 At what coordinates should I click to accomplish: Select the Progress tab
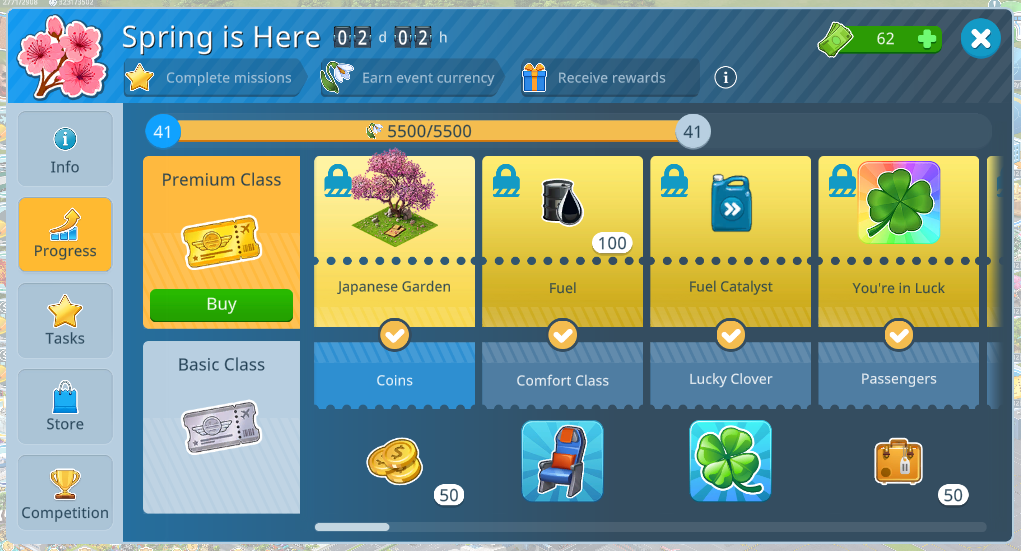click(x=65, y=235)
